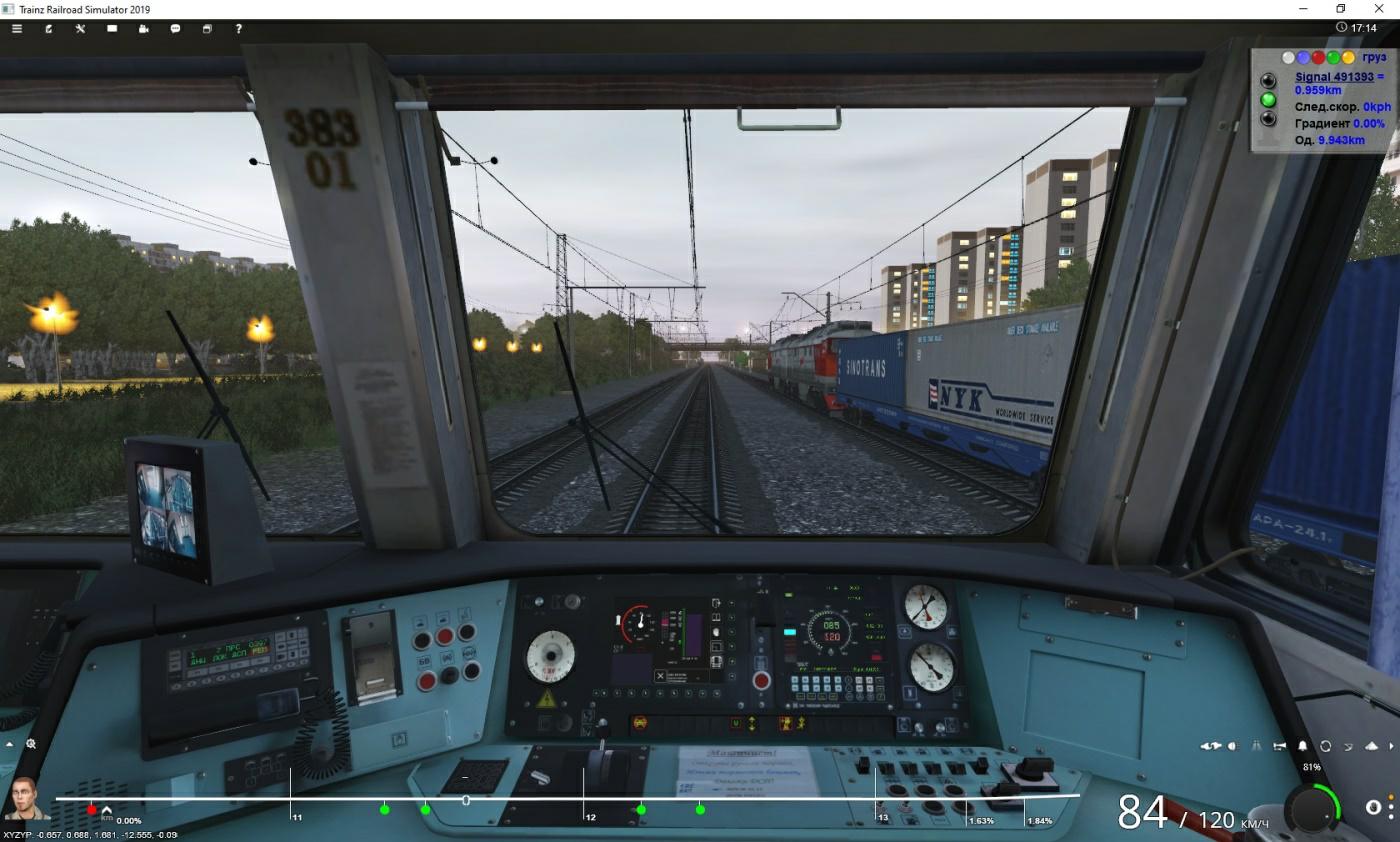Select the red lamp in HUD panel
The width and height of the screenshot is (1400, 842).
click(1318, 58)
